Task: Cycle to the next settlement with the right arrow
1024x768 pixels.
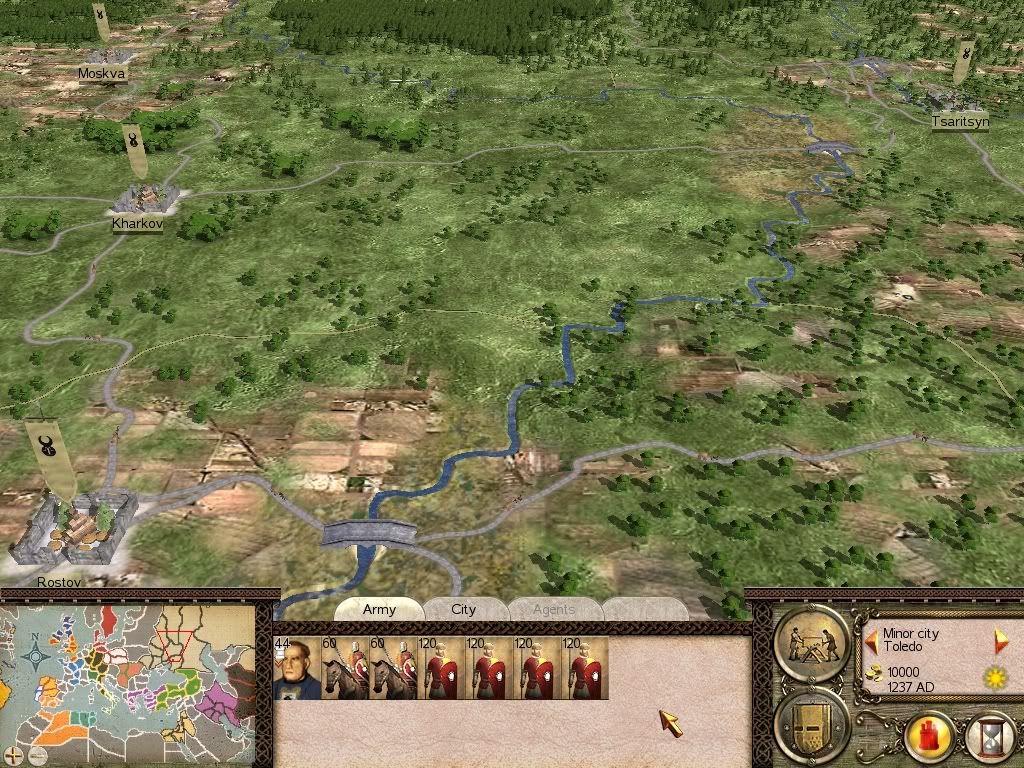Action: 1000,640
